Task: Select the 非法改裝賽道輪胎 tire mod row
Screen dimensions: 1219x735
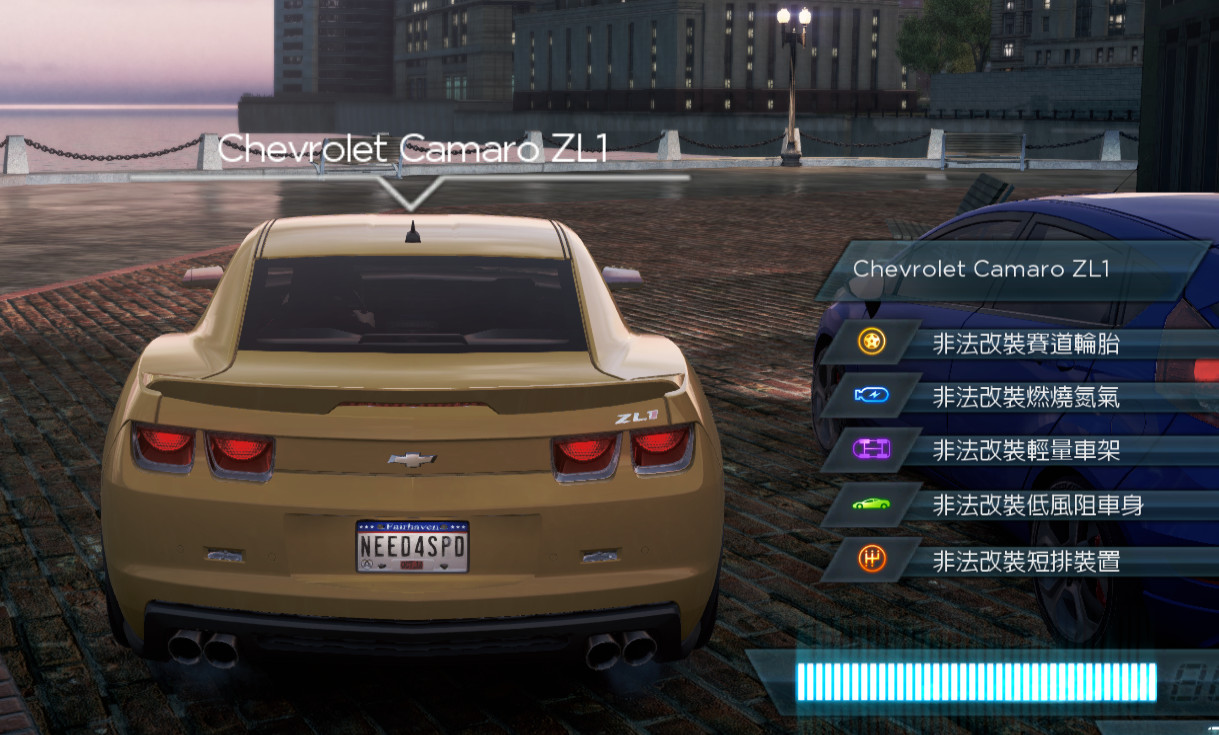Action: tap(1025, 344)
